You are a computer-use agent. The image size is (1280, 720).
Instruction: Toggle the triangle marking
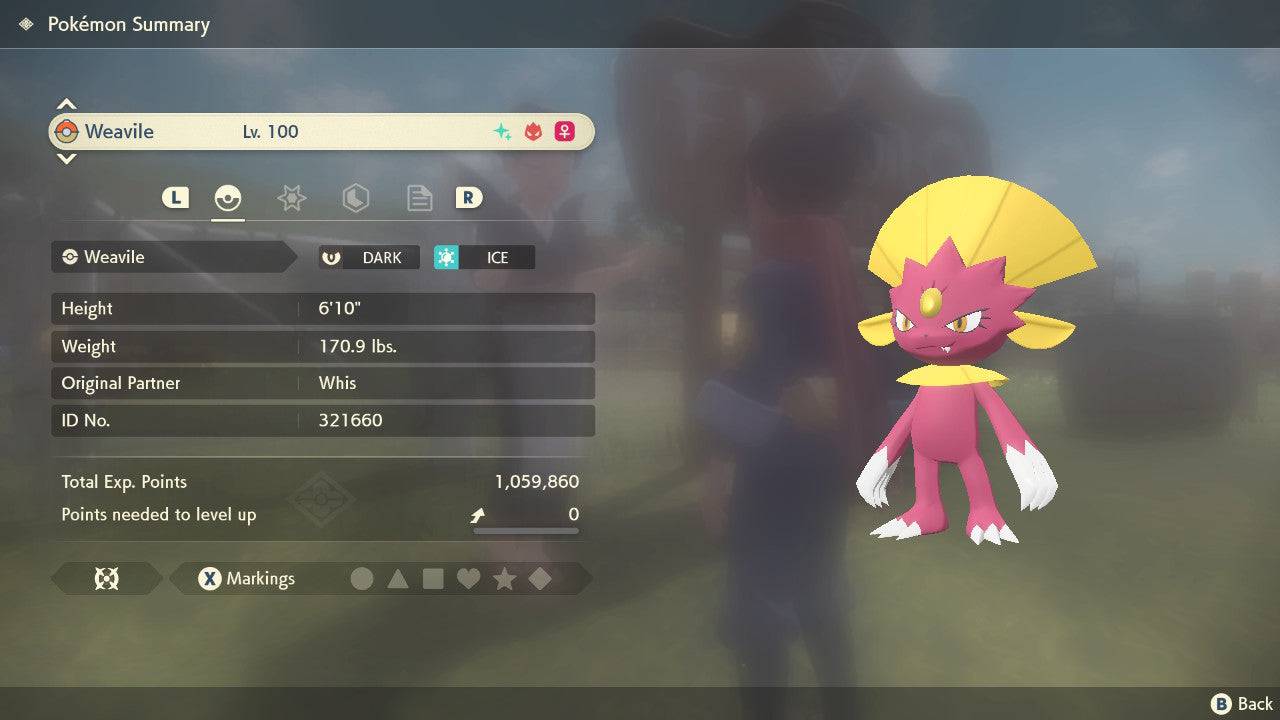(x=398, y=579)
